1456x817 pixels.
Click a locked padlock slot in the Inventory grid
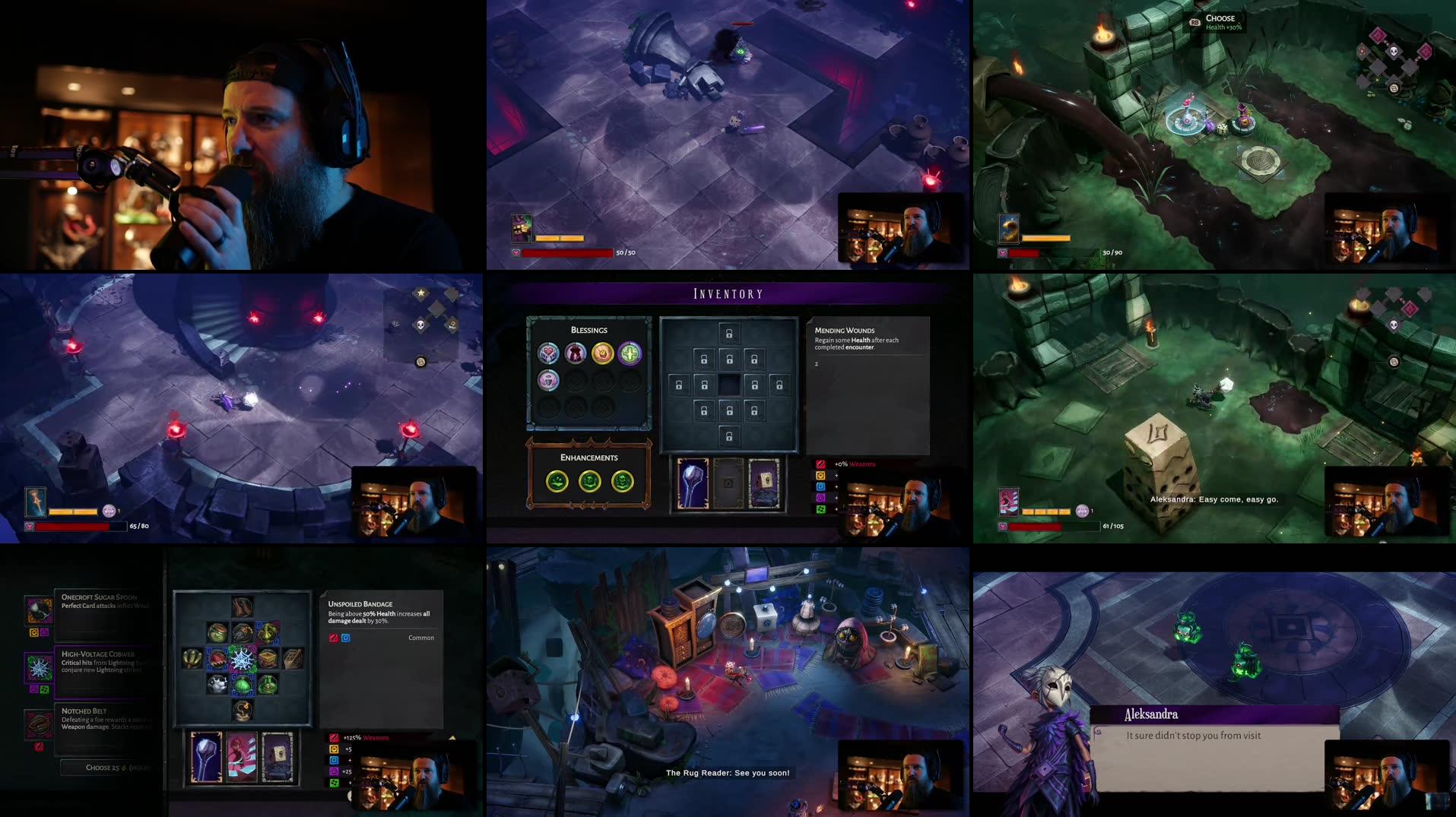point(730,334)
